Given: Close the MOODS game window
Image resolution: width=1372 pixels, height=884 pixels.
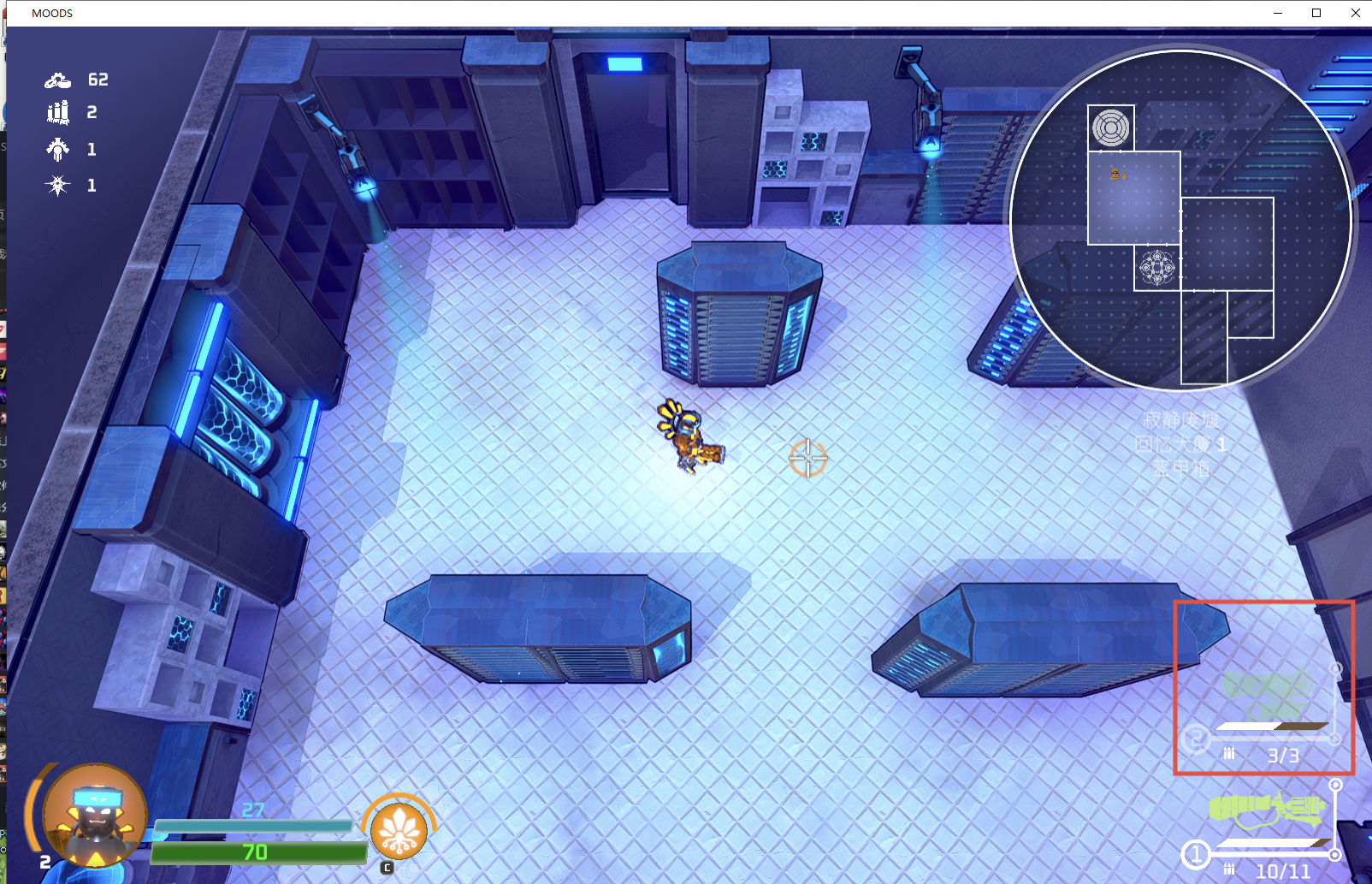Looking at the screenshot, I should point(1355,13).
